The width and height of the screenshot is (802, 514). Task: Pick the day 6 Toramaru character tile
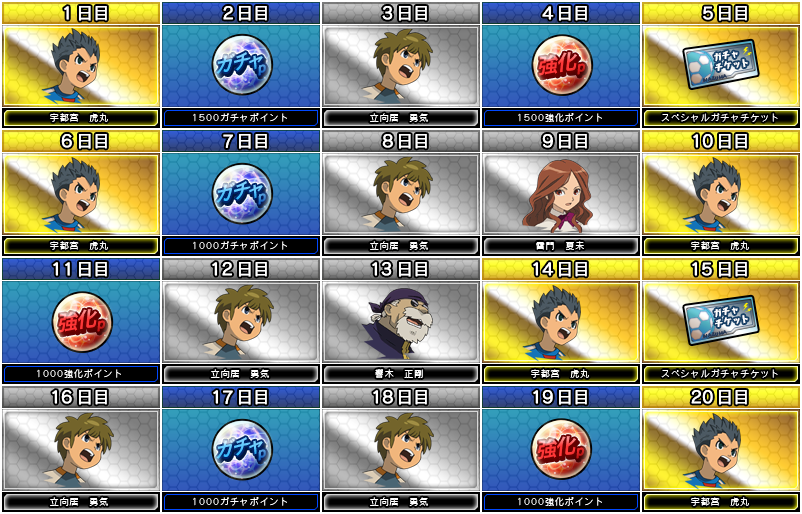80,193
